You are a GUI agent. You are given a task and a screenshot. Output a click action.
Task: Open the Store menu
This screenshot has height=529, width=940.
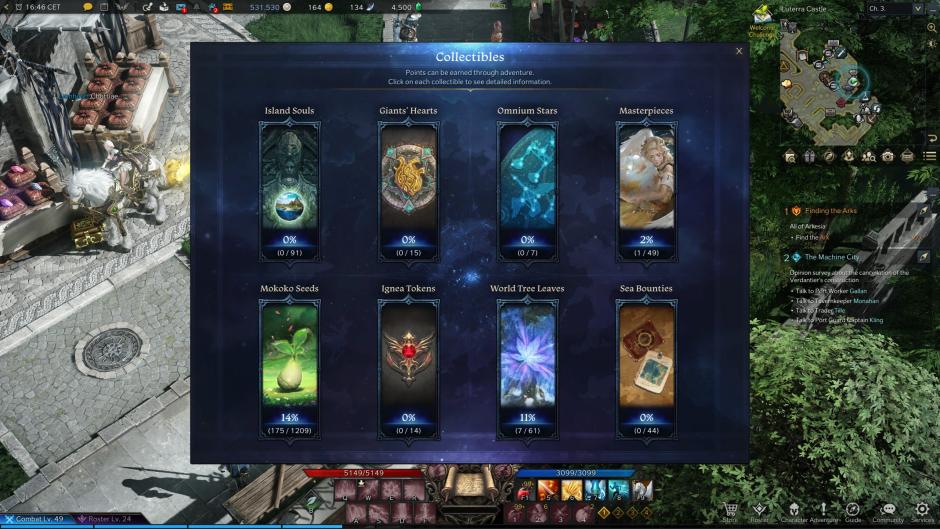(731, 512)
